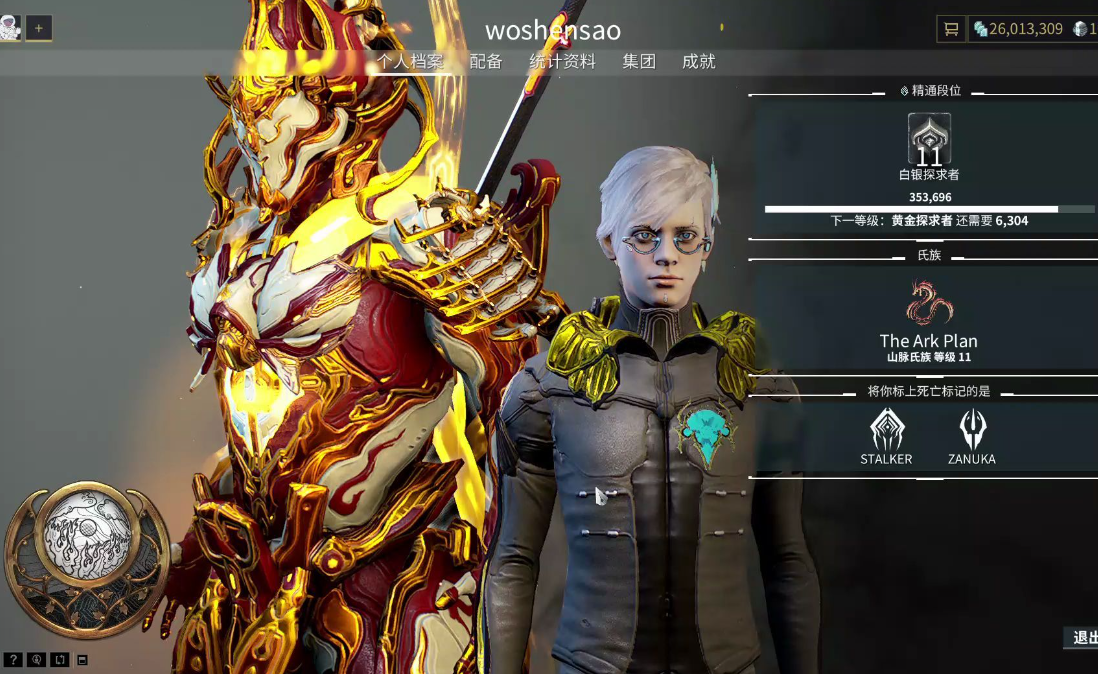This screenshot has width=1098, height=674.
Task: Toggle the rotate-arrows bracket icon button
Action: (60, 660)
